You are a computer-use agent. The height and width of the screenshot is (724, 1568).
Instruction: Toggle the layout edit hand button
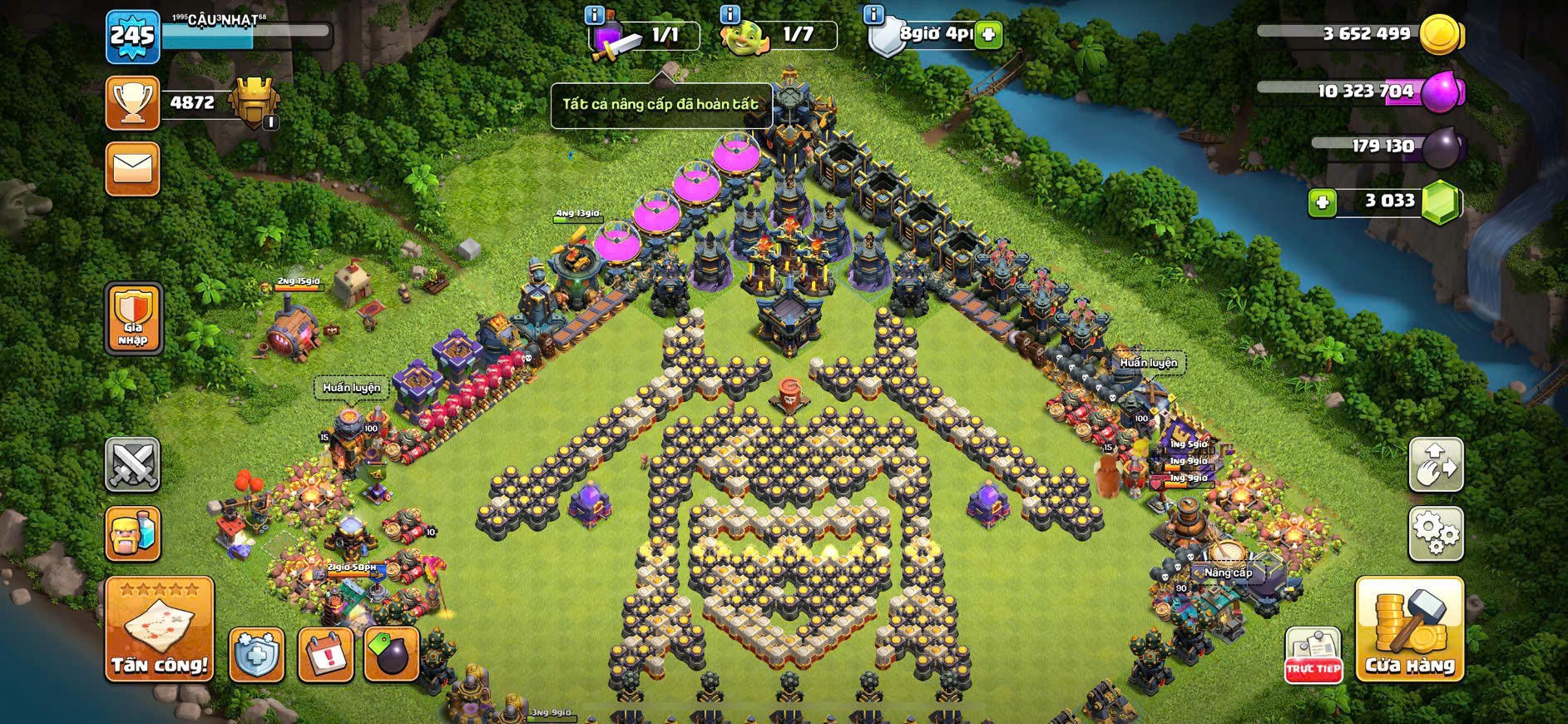click(1435, 464)
